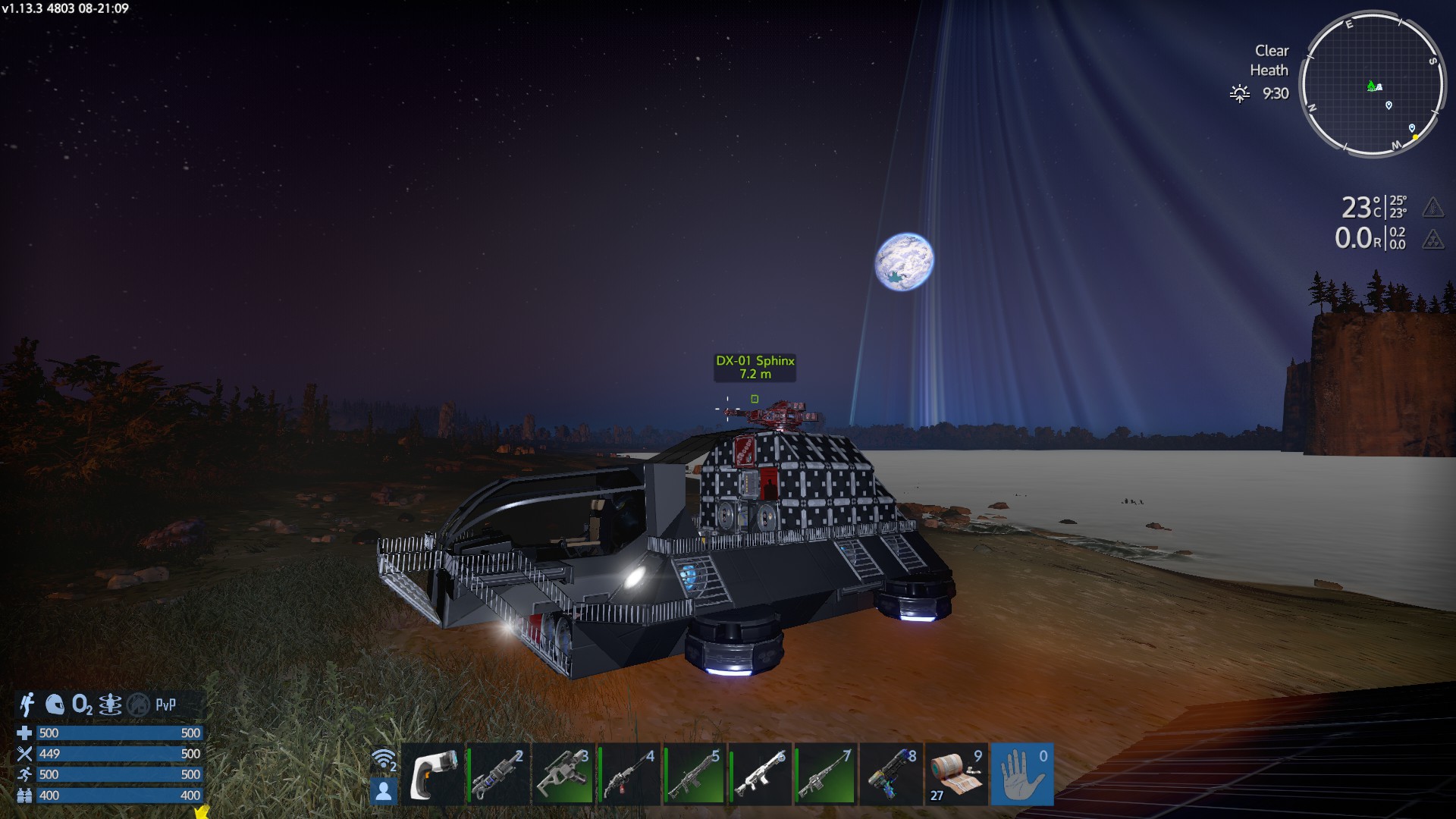Equip the assault rifle in slot 5

pyautogui.click(x=694, y=774)
